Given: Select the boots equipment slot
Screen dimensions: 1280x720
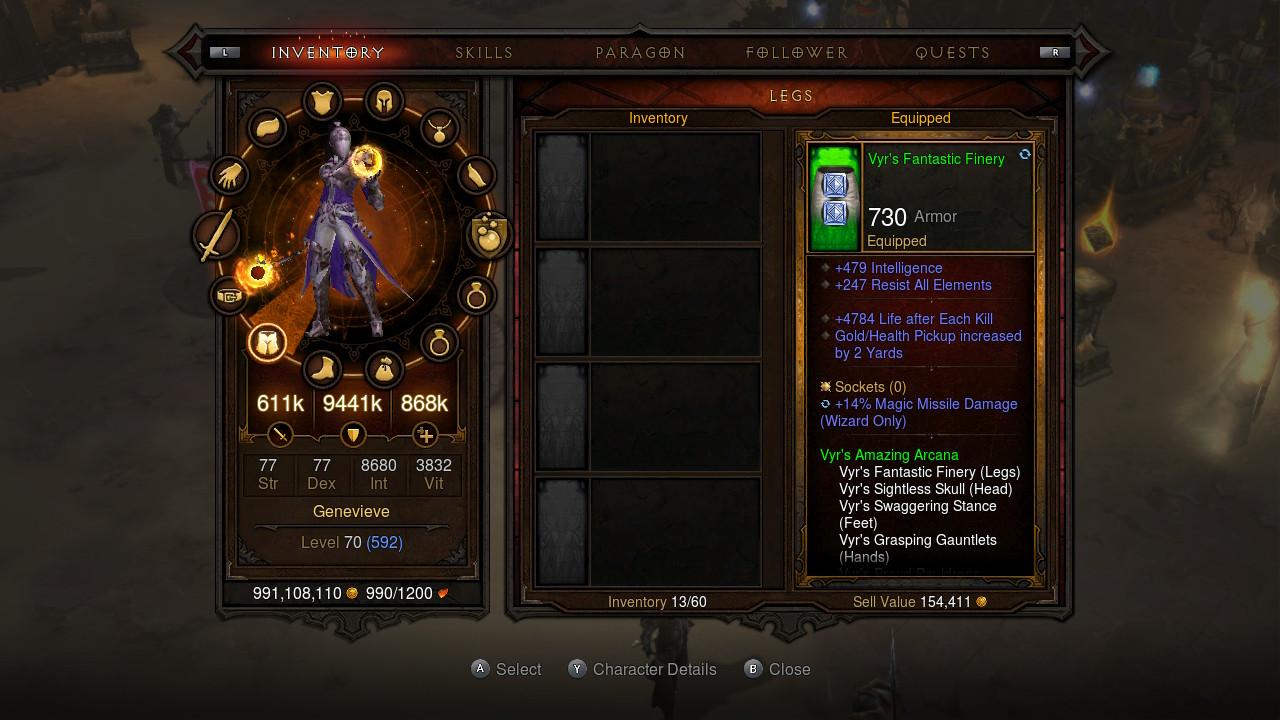Looking at the screenshot, I should [322, 370].
